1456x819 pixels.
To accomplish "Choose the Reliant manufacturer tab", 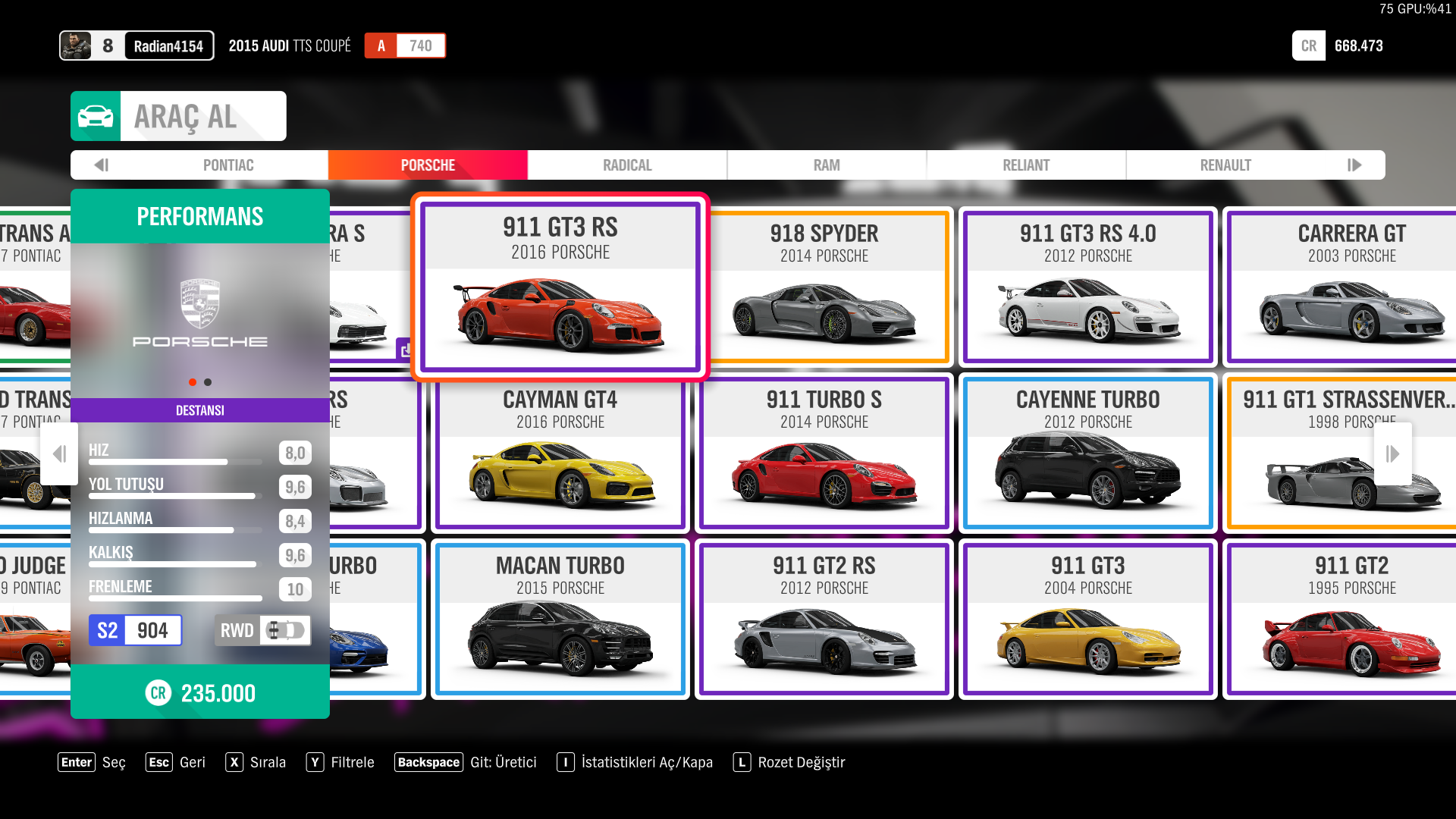I will (1026, 165).
